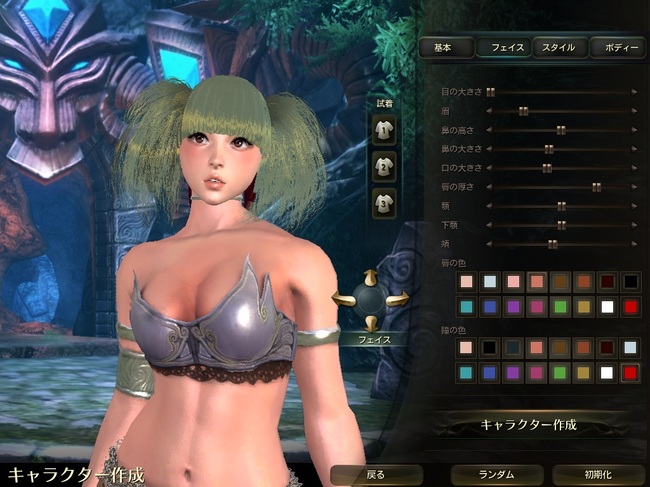Viewport: 650px width, 487px height.
Task: Switch to the ボディー tab
Action: [617, 47]
